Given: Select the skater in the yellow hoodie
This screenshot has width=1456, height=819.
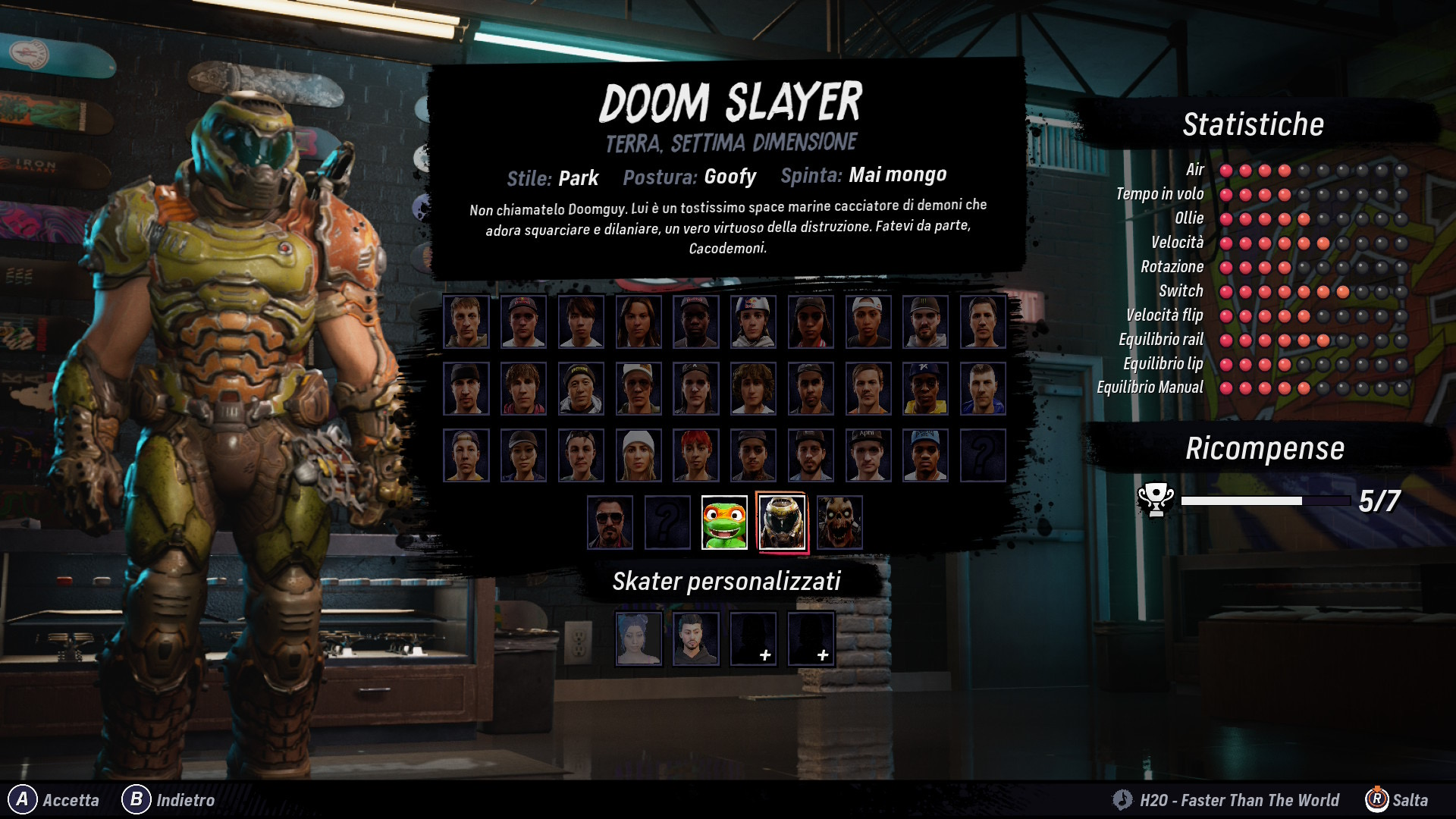Looking at the screenshot, I should 925,388.
